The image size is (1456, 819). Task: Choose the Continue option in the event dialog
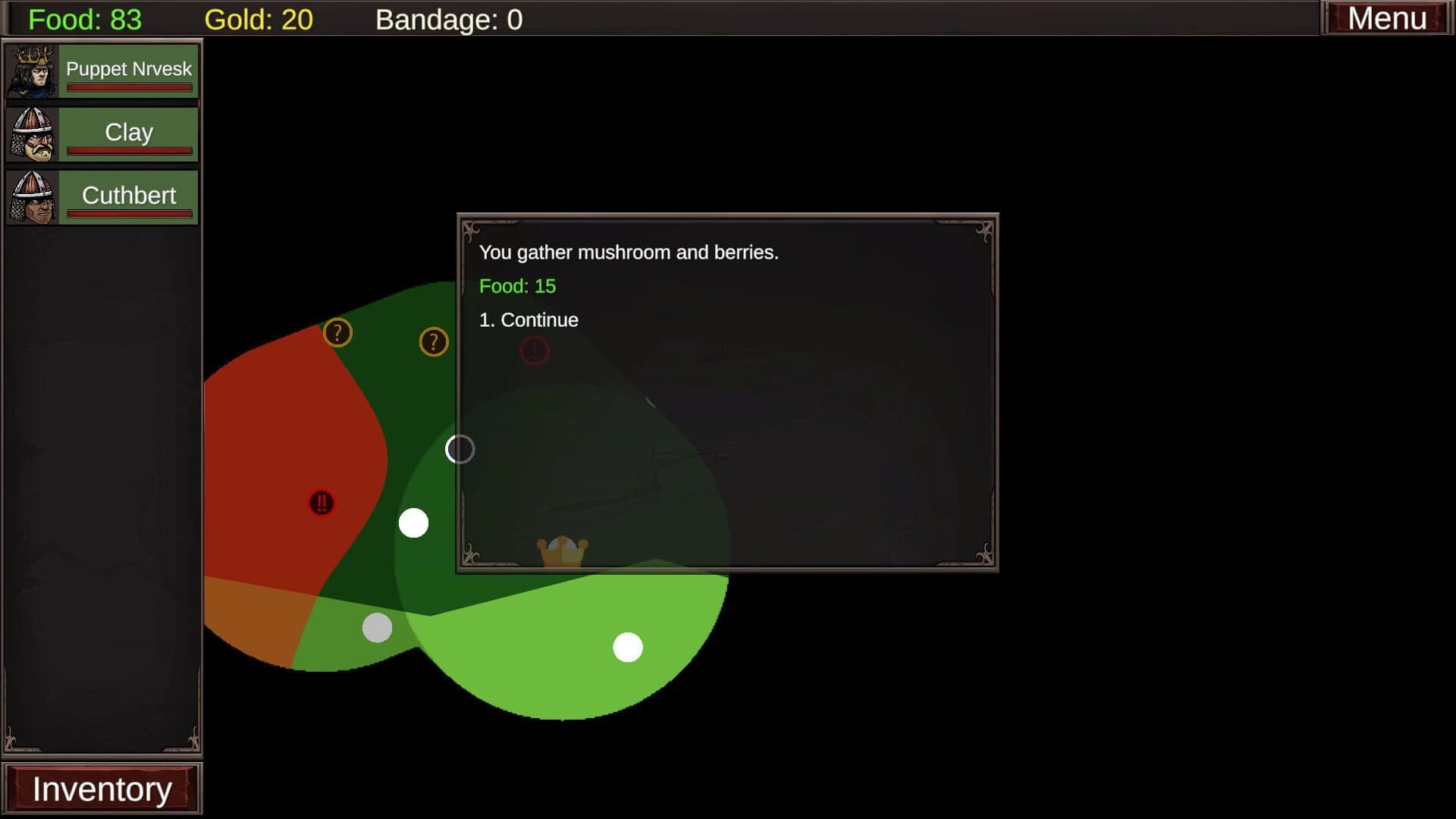528,319
